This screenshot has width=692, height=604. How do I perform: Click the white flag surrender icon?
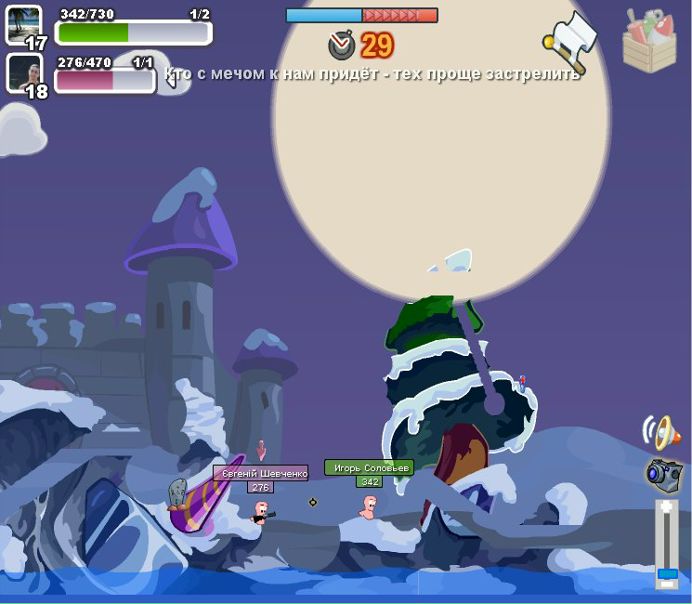(570, 38)
